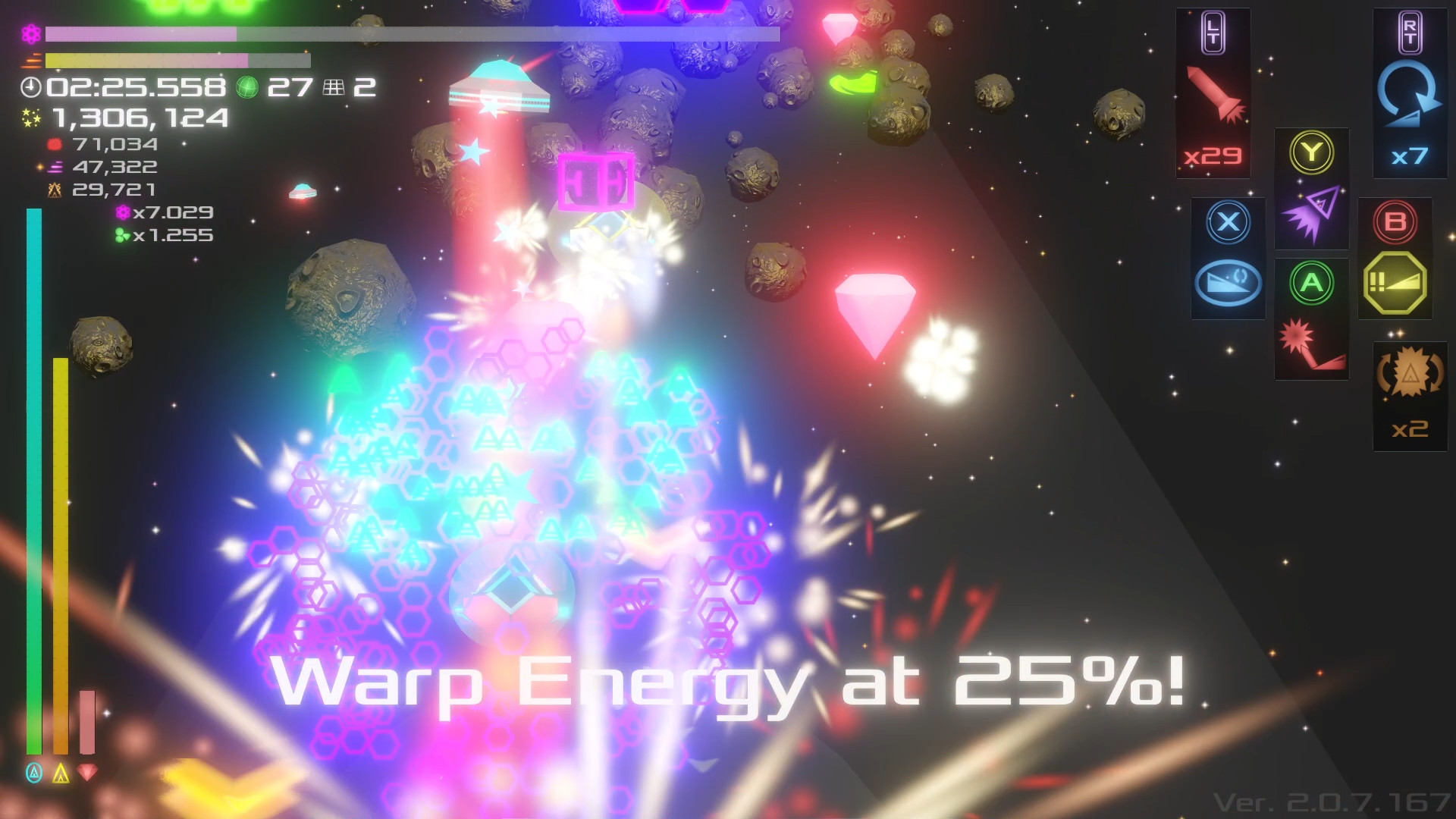Click the purple ship boost icon below Y
Image resolution: width=1456 pixels, height=819 pixels.
click(1311, 214)
